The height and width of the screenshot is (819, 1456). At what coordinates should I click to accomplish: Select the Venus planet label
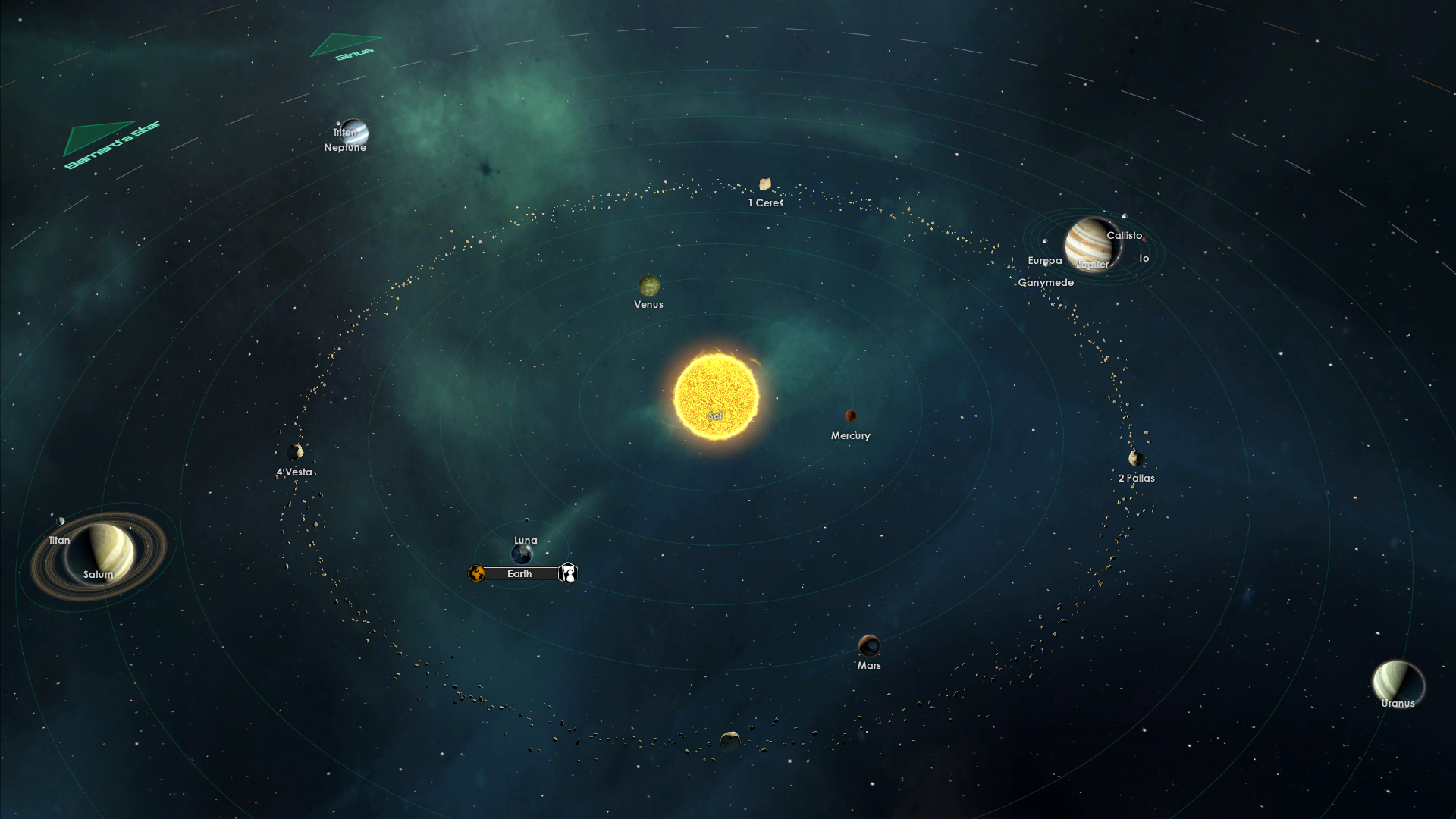(648, 305)
